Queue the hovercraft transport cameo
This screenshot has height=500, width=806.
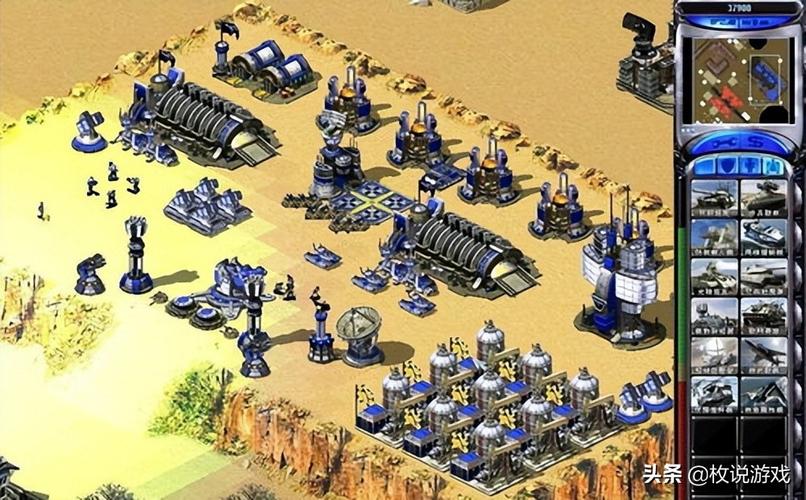click(x=763, y=236)
